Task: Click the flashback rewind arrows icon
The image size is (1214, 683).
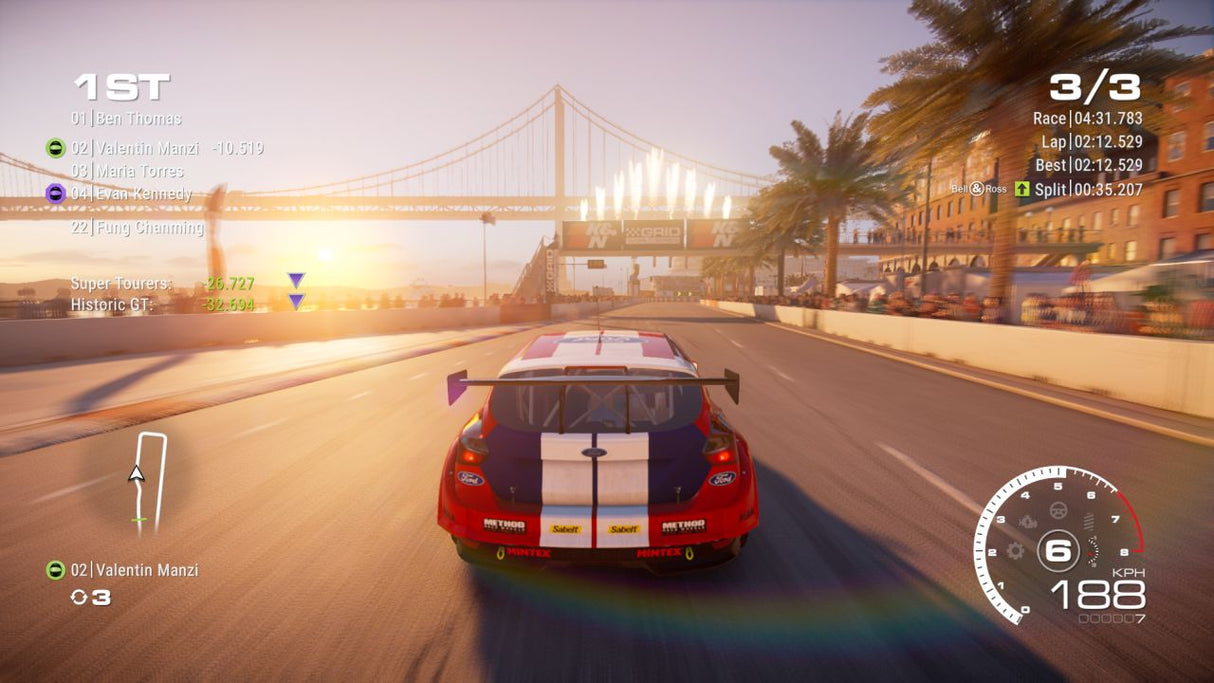Action: pyautogui.click(x=79, y=597)
